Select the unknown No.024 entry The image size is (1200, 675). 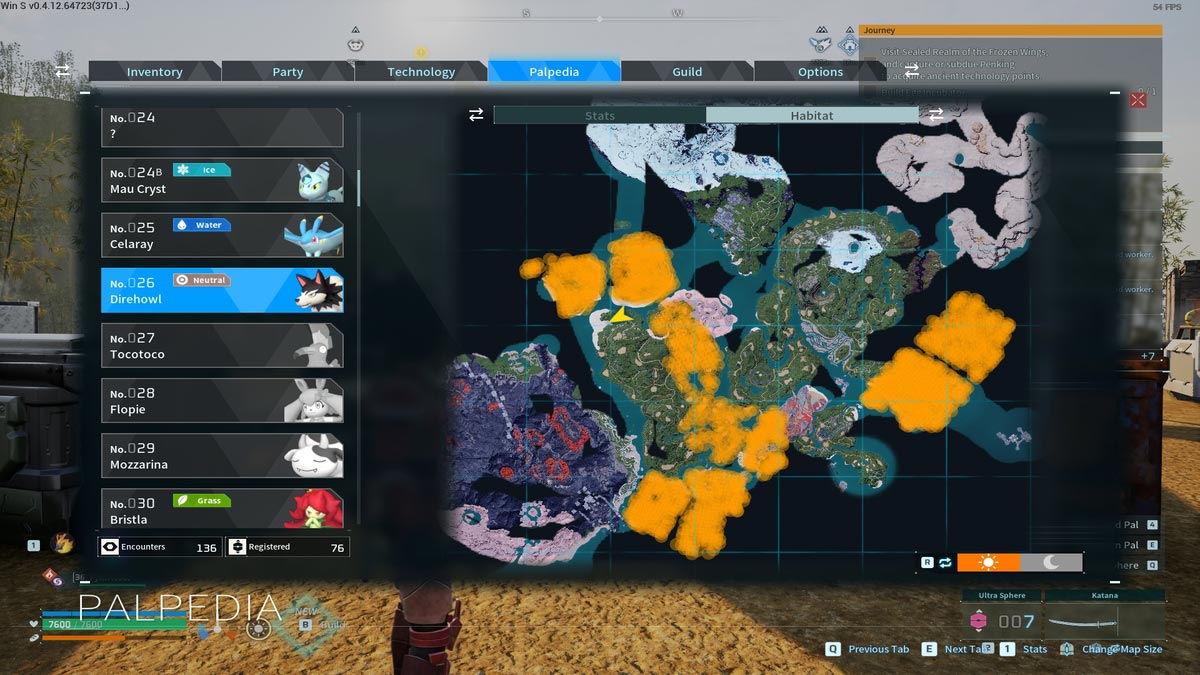222,127
